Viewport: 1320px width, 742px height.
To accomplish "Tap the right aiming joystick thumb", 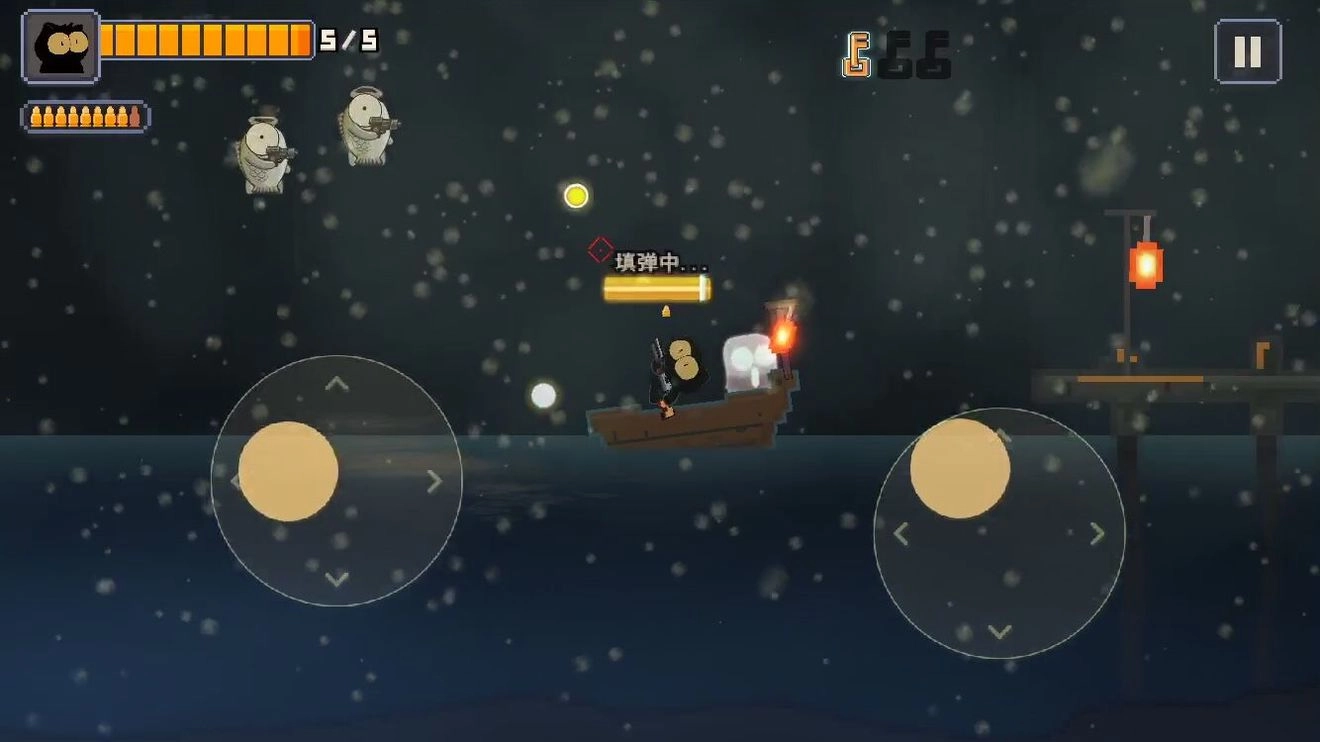I will coord(960,468).
